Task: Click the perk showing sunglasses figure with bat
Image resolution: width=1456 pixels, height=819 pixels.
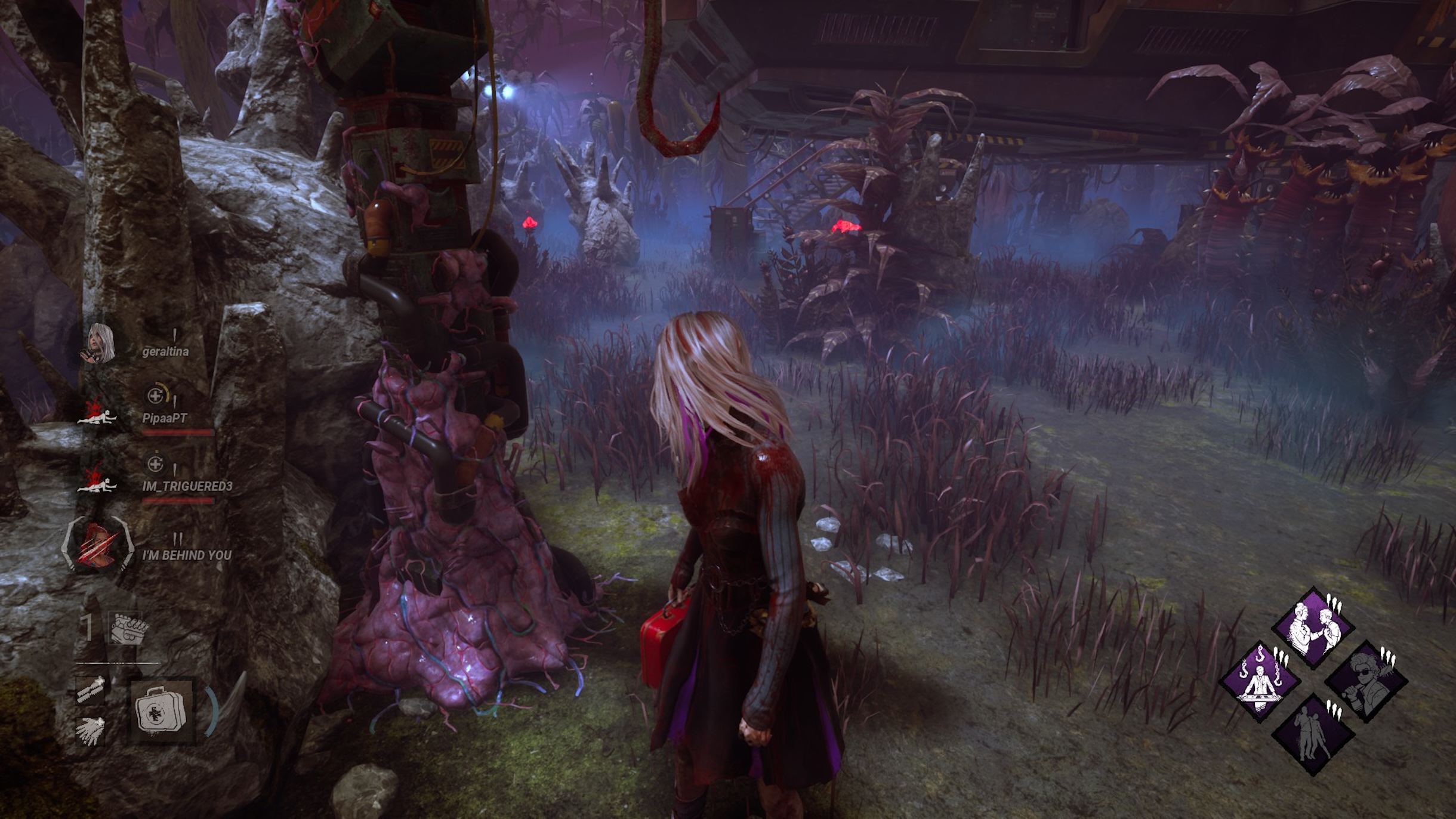Action: tap(1366, 681)
